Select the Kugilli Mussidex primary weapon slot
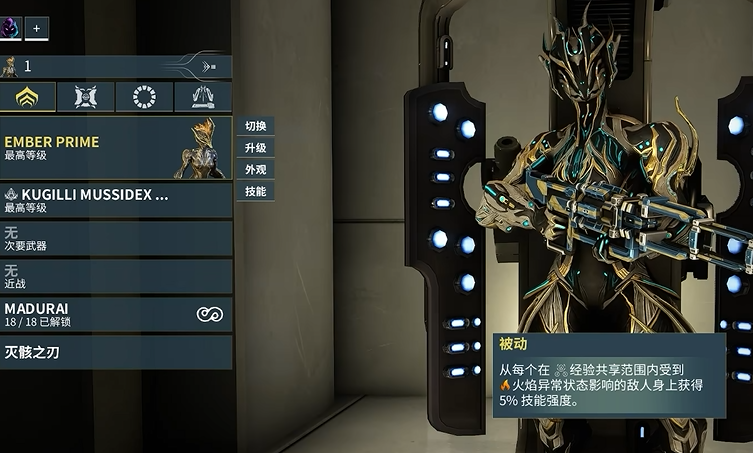The height and width of the screenshot is (453, 753). [x=115, y=200]
